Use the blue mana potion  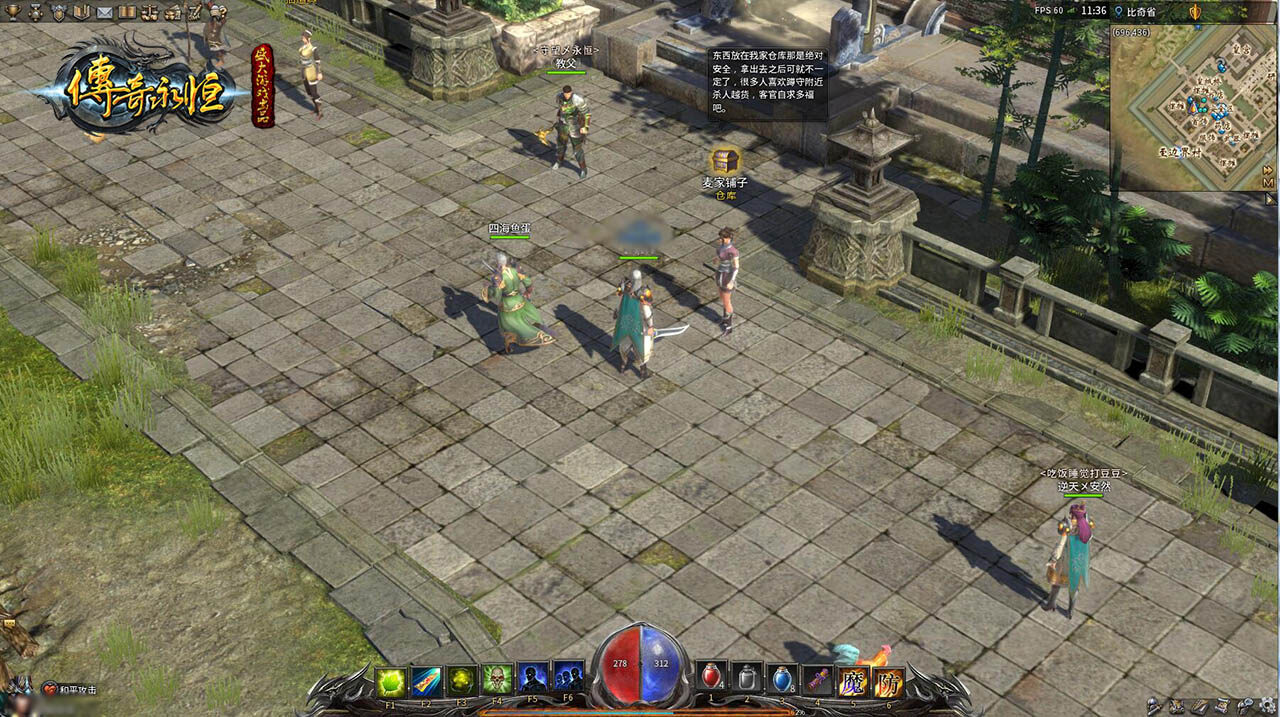coord(783,679)
